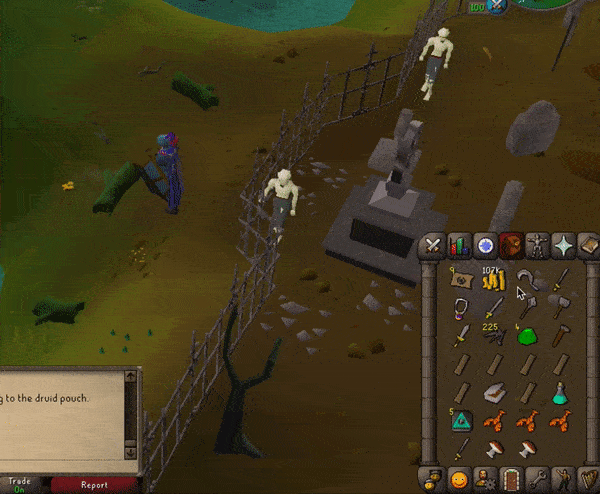Open the Prayer tab
600x494 pixels.
(x=563, y=245)
